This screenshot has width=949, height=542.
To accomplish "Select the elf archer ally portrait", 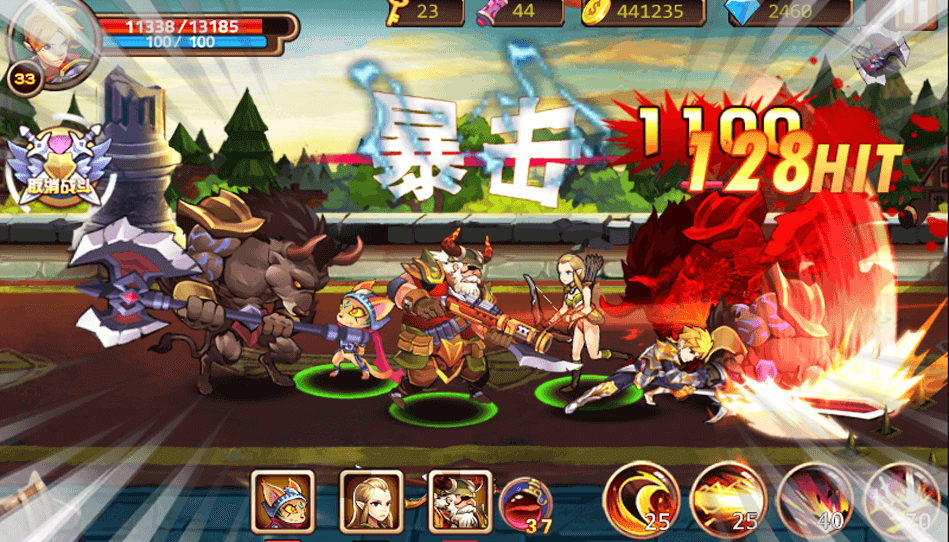I will point(371,501).
